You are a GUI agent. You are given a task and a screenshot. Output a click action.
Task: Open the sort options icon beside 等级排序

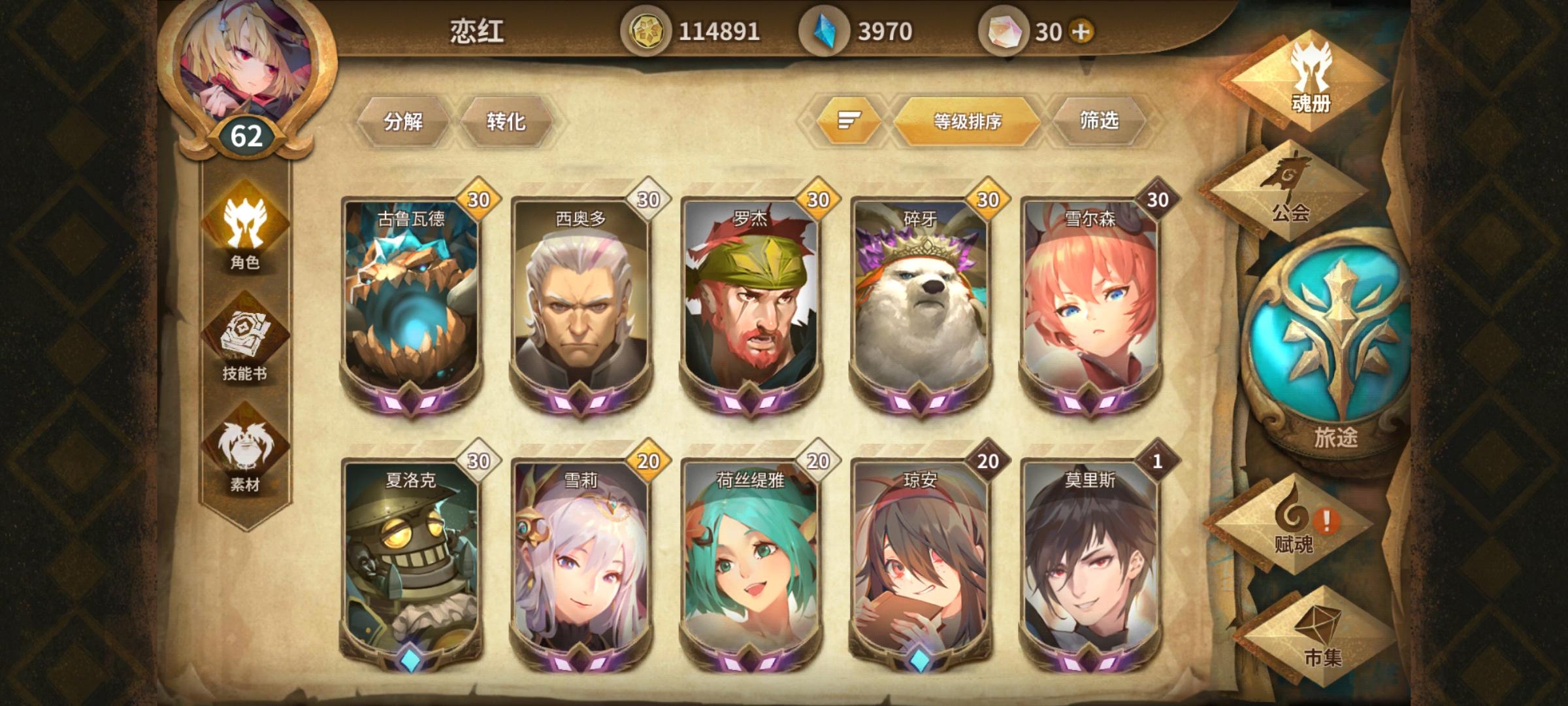849,120
